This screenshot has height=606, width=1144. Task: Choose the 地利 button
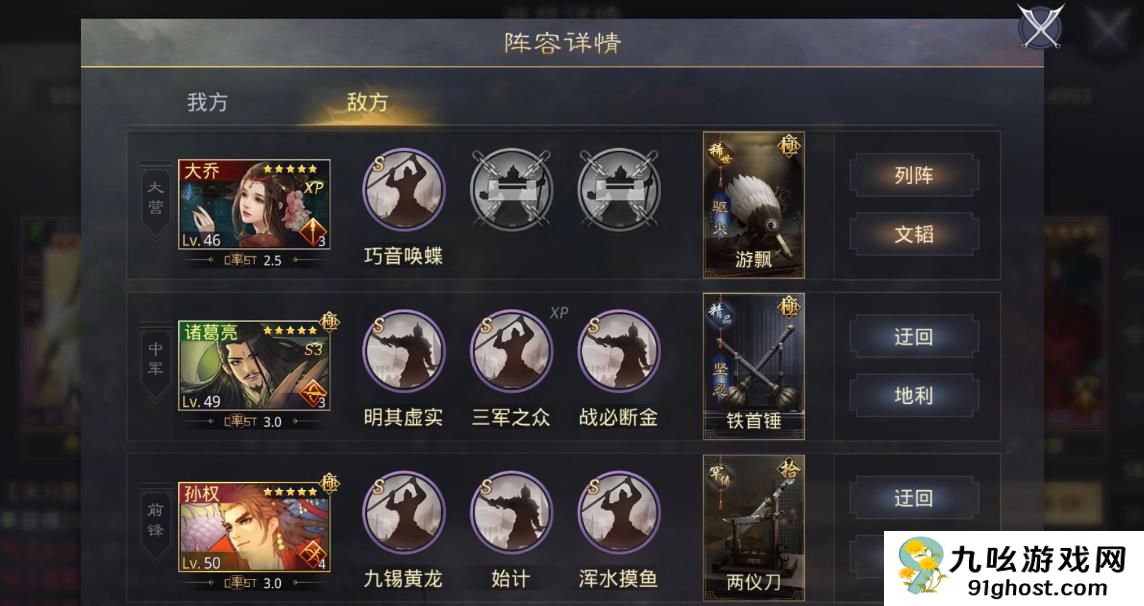[x=913, y=395]
